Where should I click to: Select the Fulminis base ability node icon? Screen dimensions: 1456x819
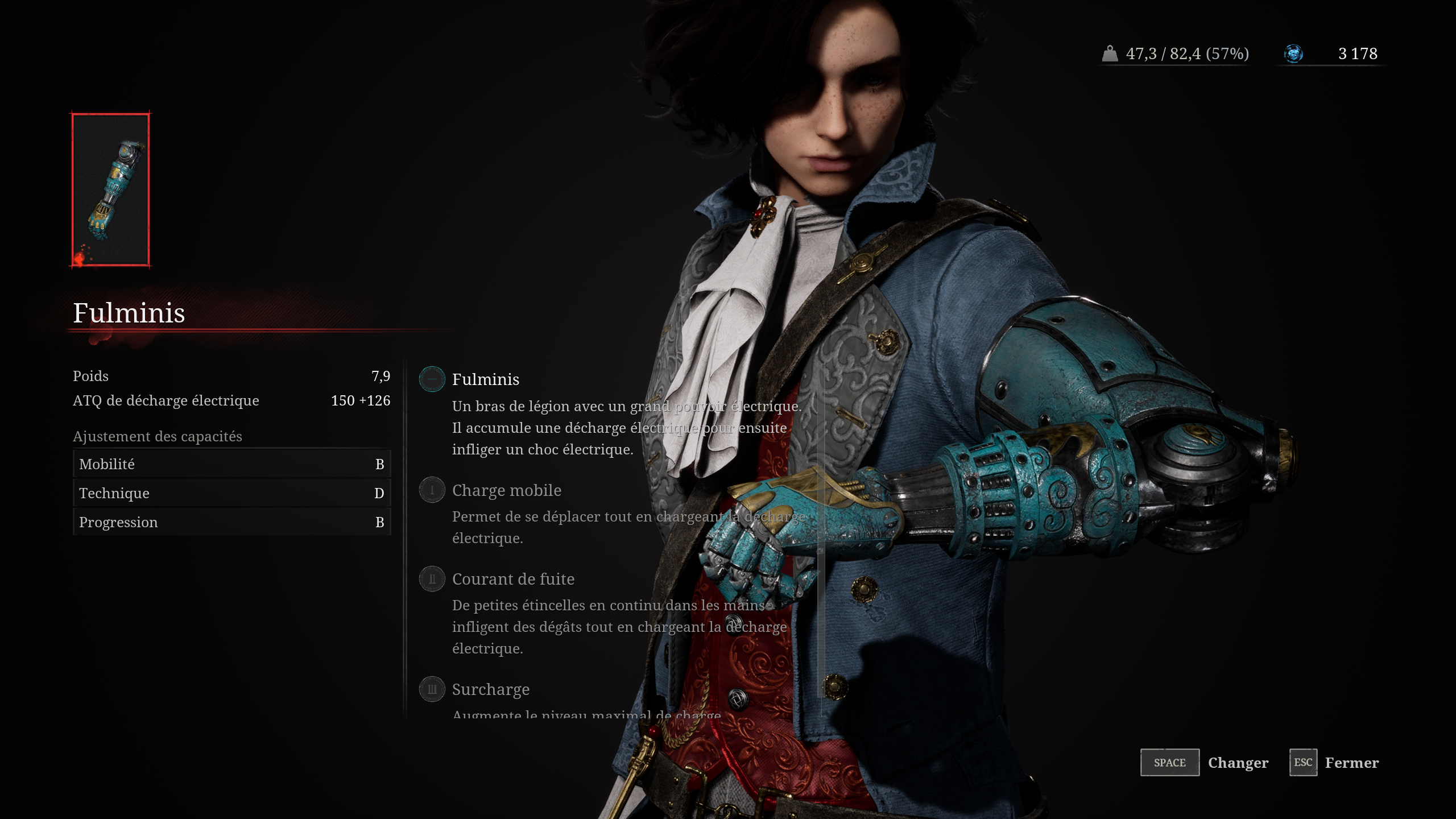pyautogui.click(x=432, y=380)
